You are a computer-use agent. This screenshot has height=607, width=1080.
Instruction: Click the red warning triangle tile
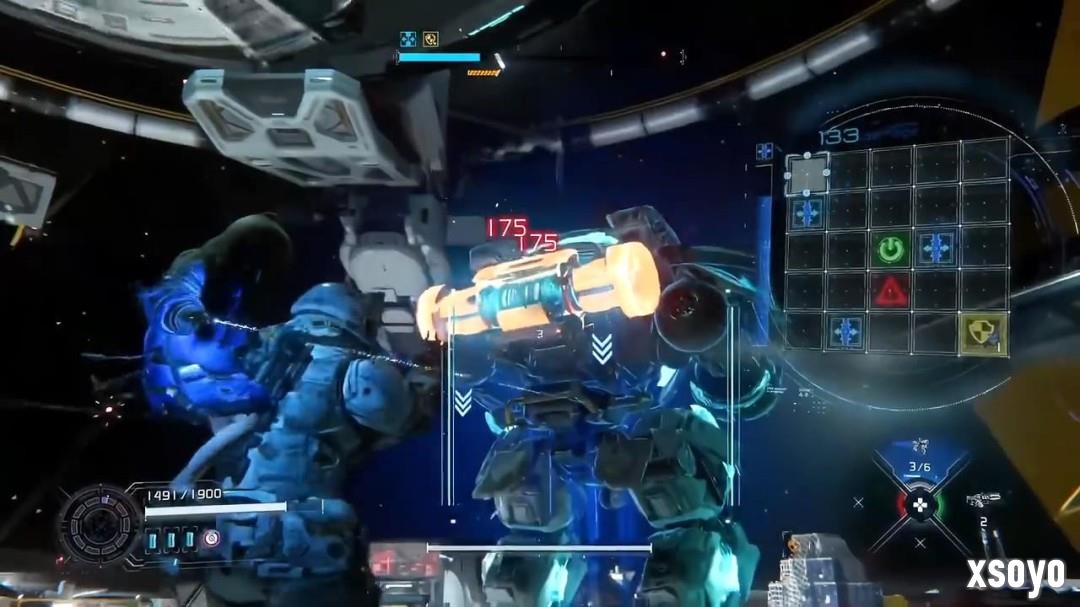[x=890, y=291]
